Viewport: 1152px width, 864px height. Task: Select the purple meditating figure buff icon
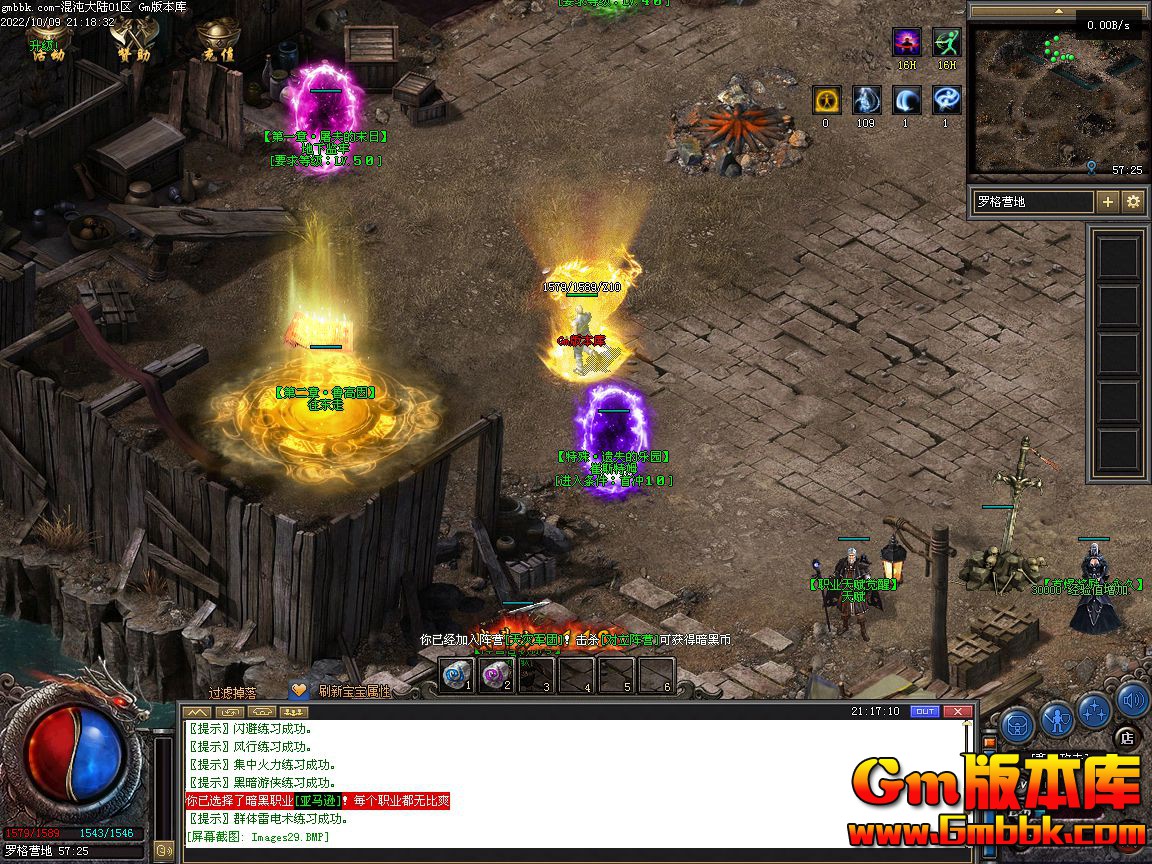[907, 43]
